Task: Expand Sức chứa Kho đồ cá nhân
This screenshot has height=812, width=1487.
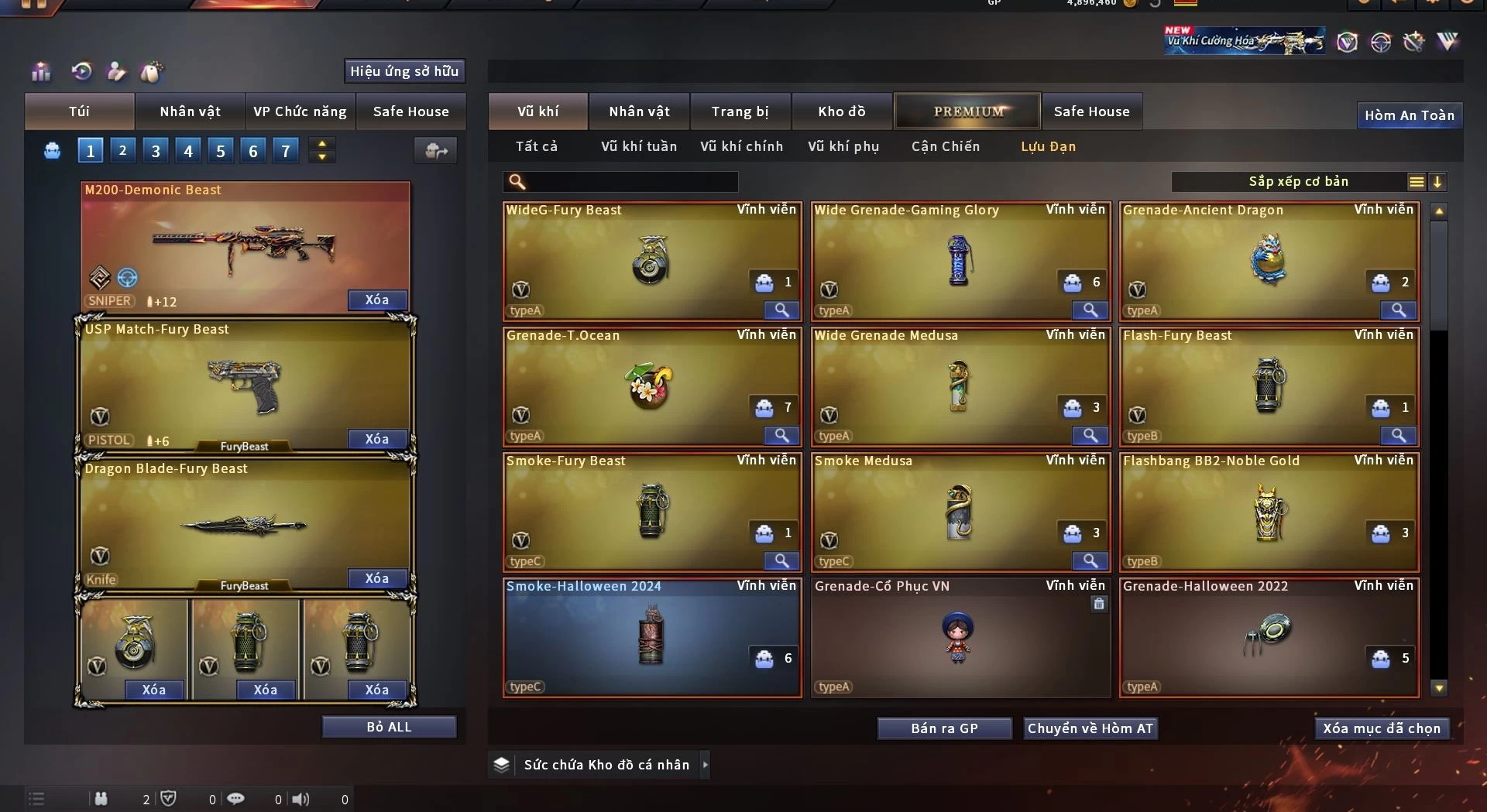Action: pyautogui.click(x=705, y=765)
